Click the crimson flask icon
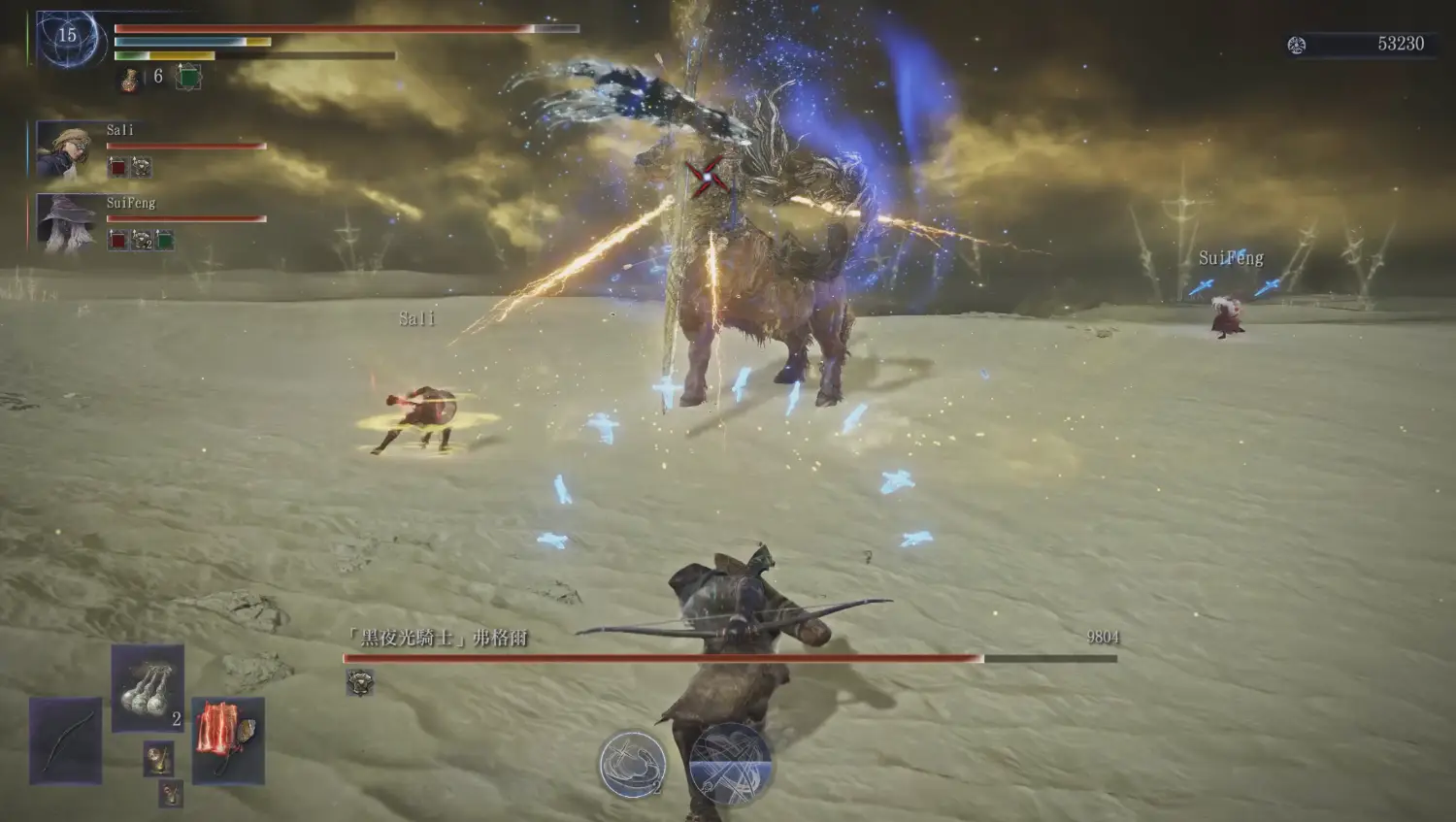Screen dimensions: 1456x822 tap(130, 79)
